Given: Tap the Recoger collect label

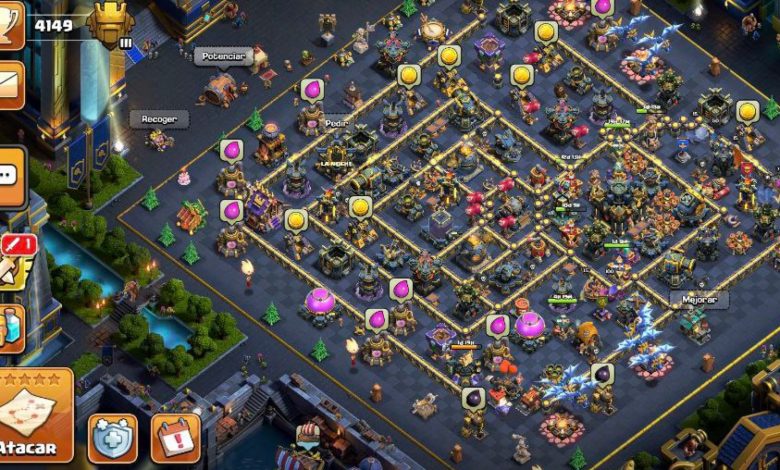Looking at the screenshot, I should click(x=158, y=119).
